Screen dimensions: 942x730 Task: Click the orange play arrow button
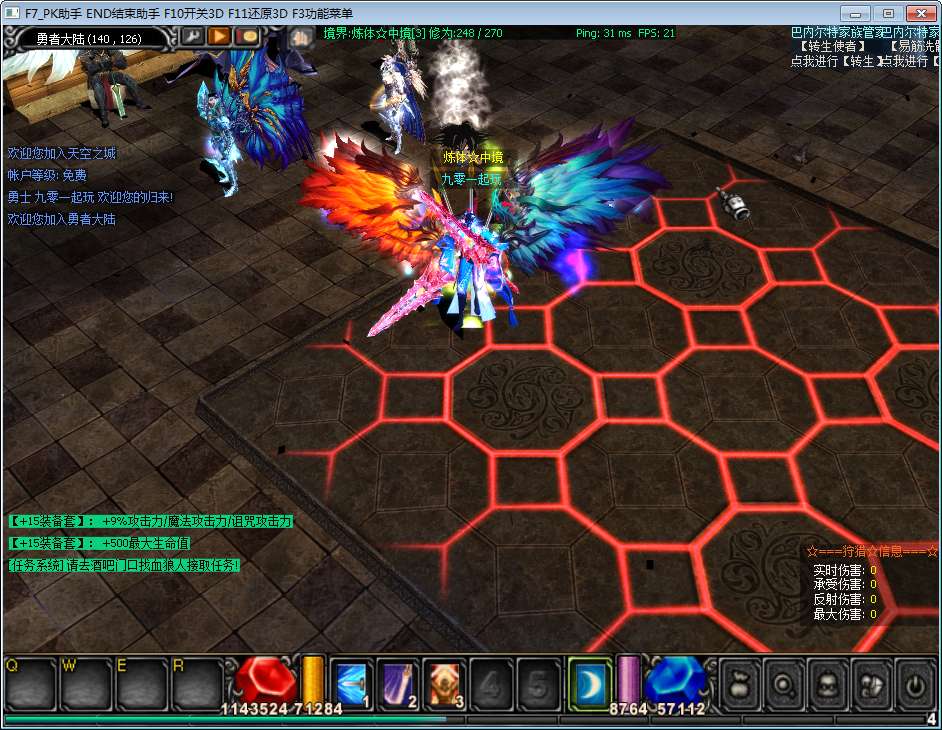click(219, 36)
